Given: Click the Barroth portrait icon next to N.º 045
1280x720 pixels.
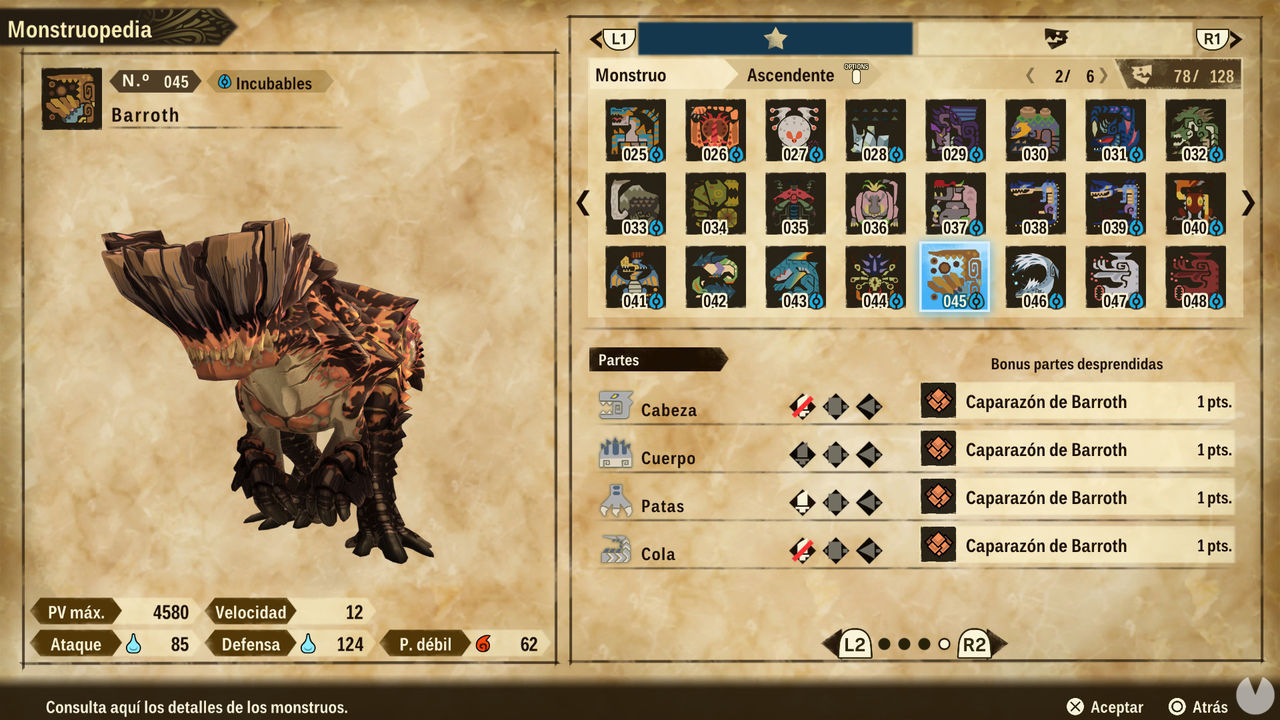Looking at the screenshot, I should pyautogui.click(x=70, y=97).
